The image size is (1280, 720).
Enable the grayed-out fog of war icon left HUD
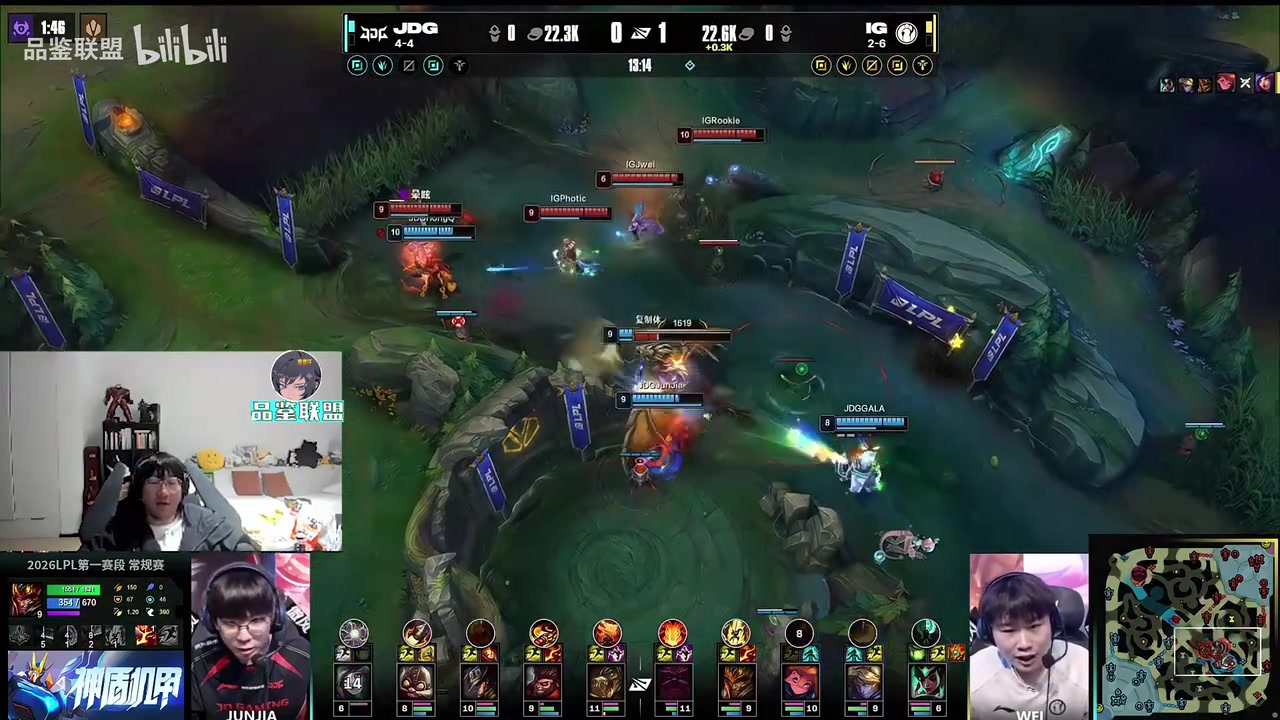point(408,65)
